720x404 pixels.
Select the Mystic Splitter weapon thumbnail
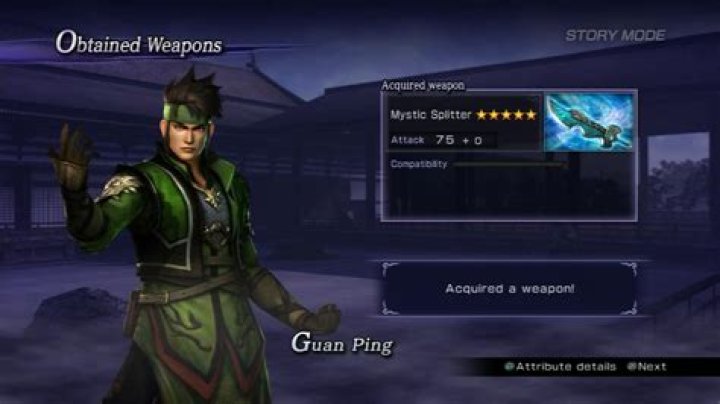pyautogui.click(x=589, y=123)
